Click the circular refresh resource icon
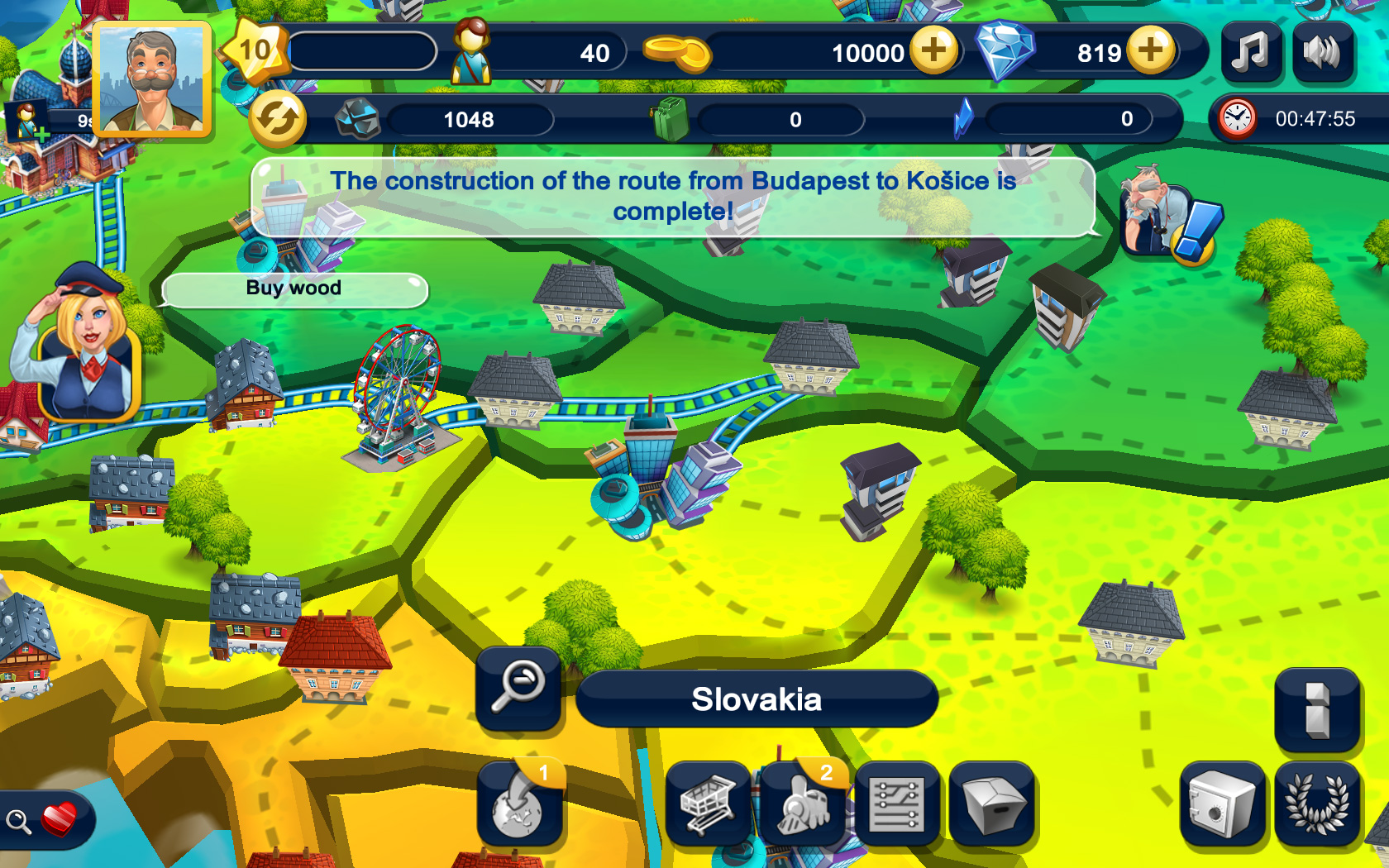 [x=278, y=118]
